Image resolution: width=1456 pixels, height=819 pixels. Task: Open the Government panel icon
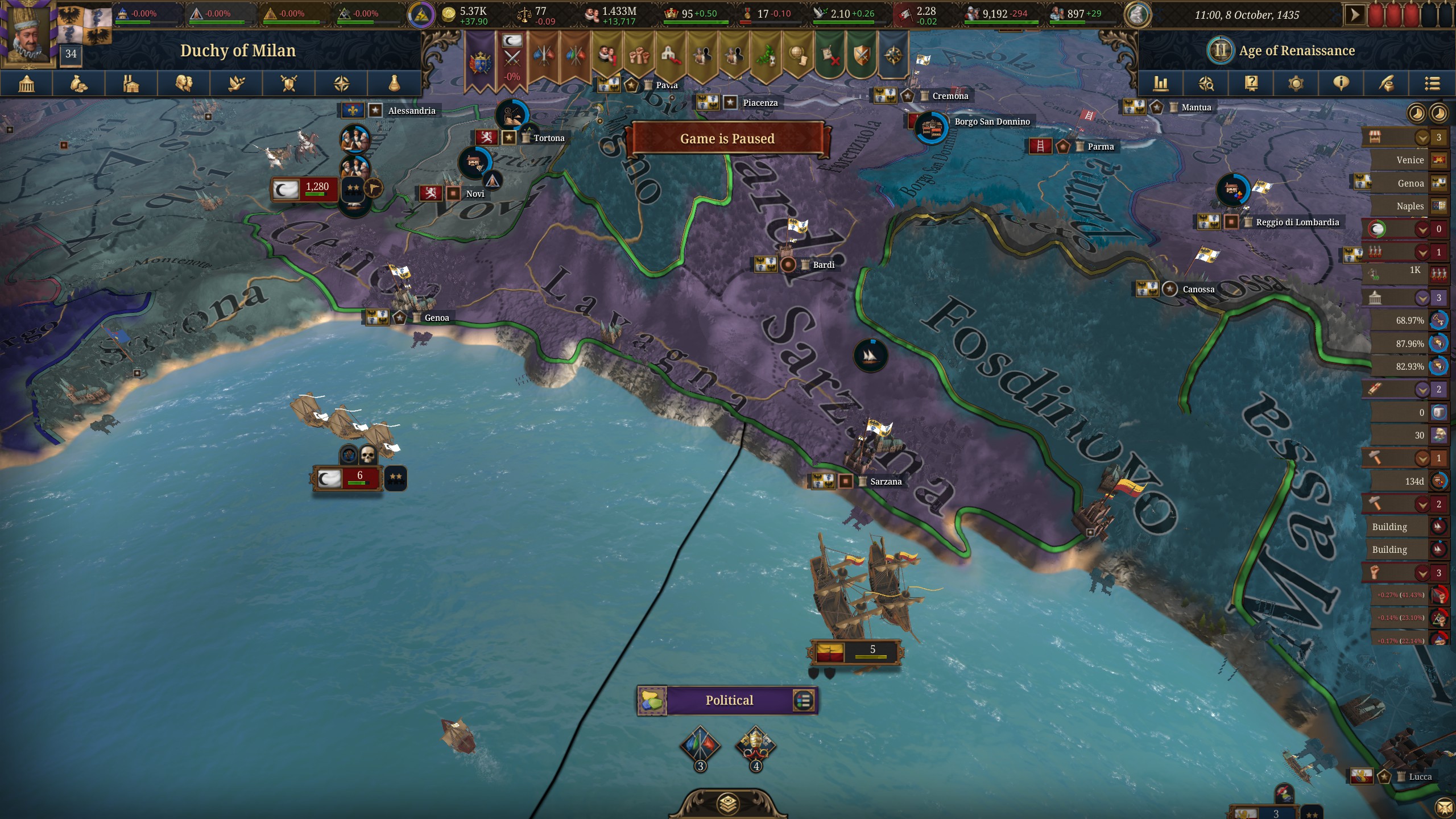pos(27,84)
